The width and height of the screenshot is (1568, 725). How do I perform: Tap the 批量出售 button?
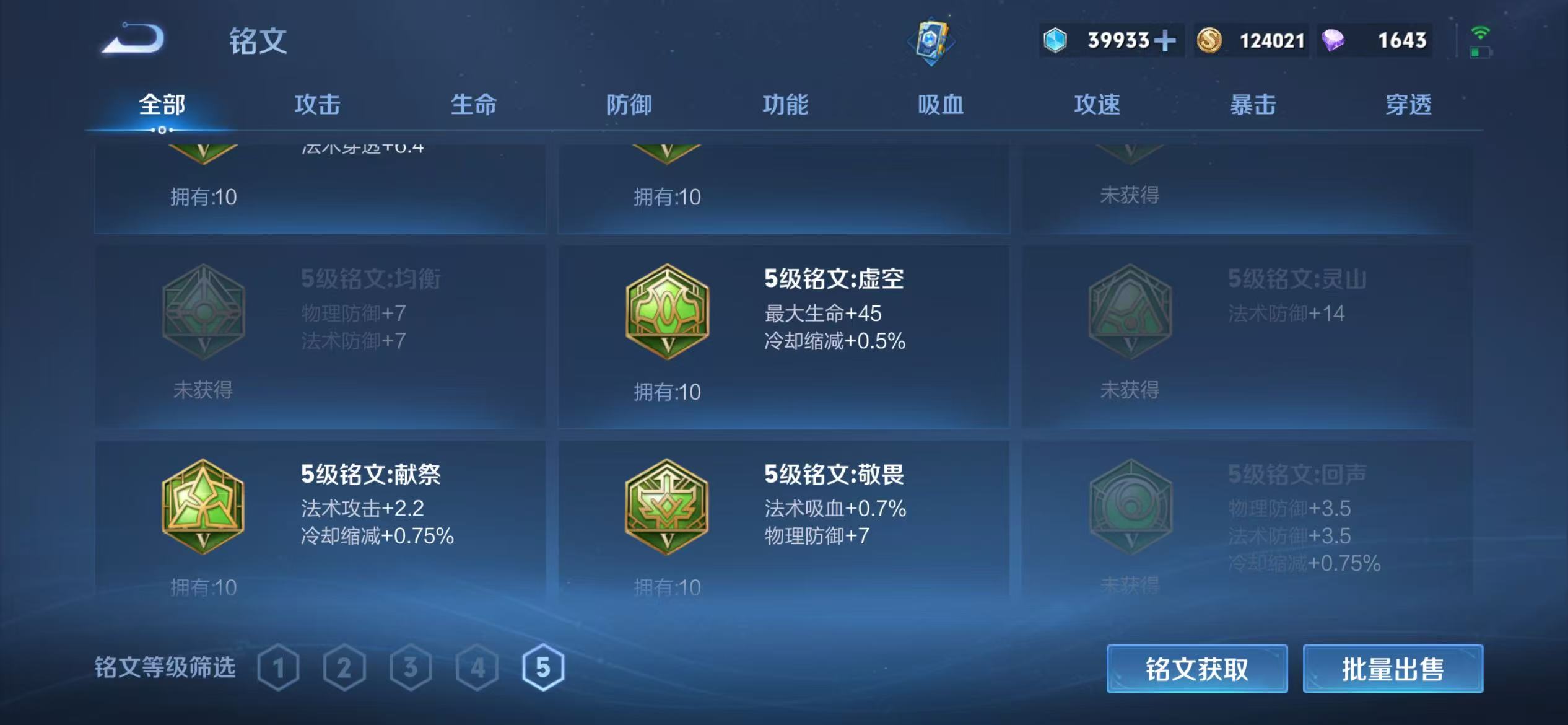pos(1393,669)
